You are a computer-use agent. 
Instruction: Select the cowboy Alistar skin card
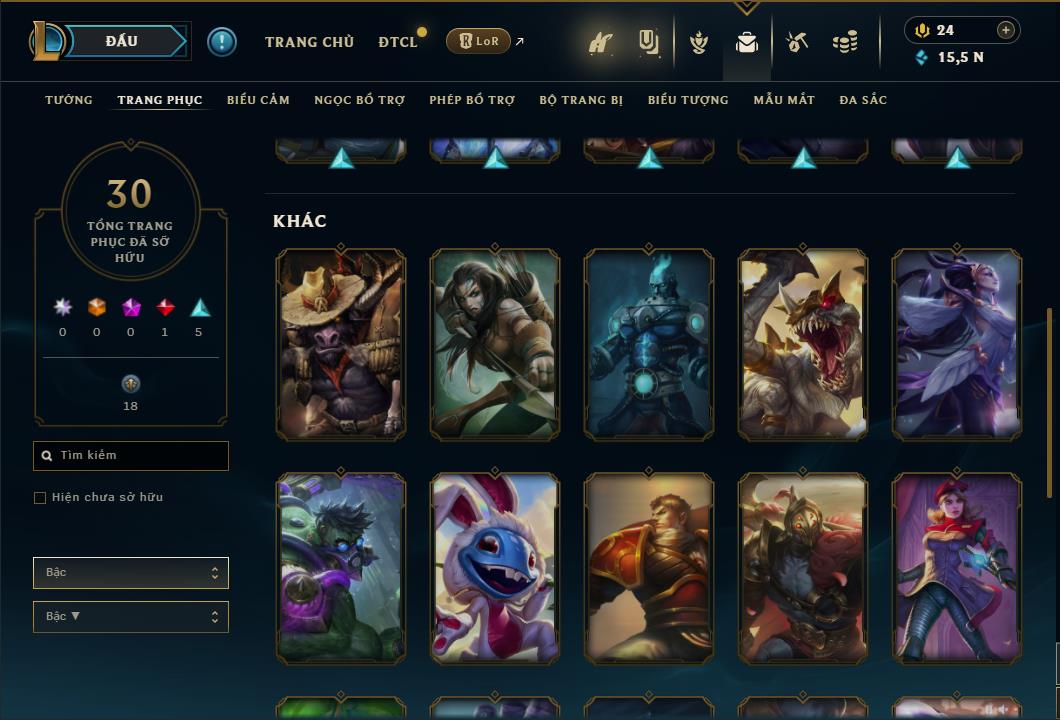coord(341,345)
